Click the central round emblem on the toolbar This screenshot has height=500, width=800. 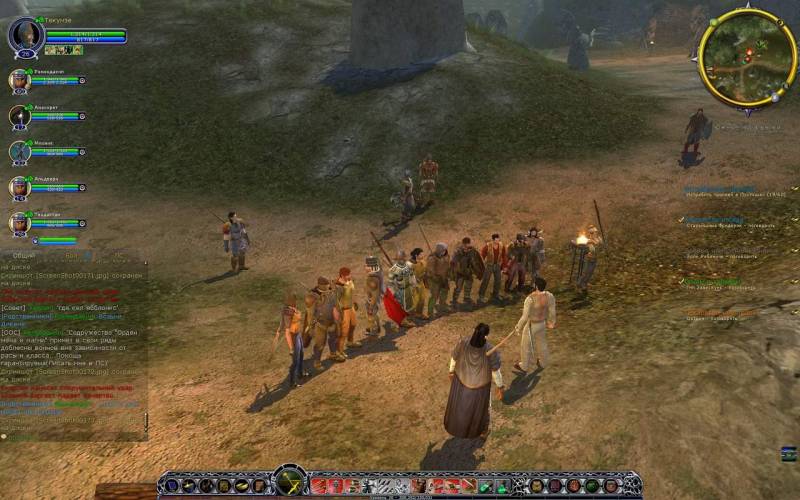[290, 482]
